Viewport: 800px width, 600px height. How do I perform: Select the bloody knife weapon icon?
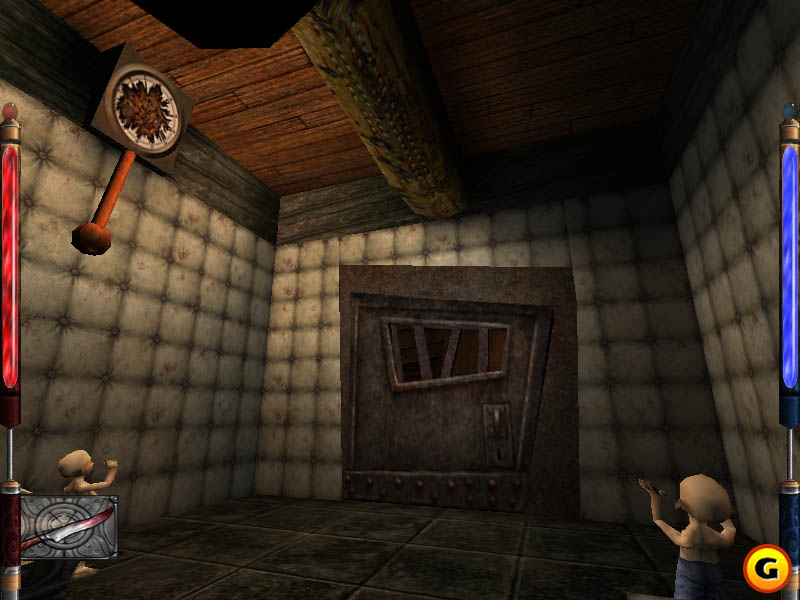pyautogui.click(x=67, y=528)
